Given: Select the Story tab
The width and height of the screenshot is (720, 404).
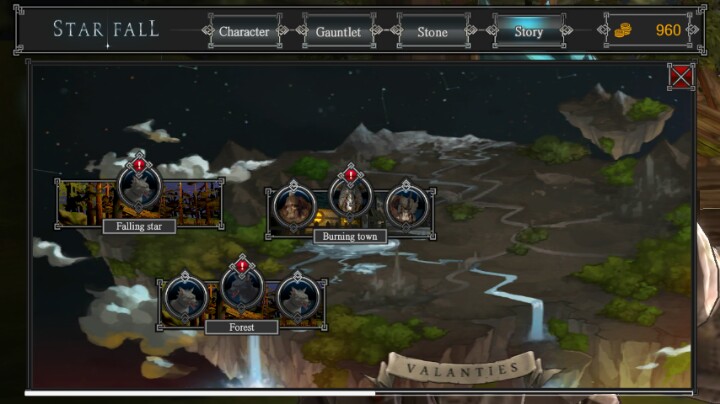Looking at the screenshot, I should (528, 31).
